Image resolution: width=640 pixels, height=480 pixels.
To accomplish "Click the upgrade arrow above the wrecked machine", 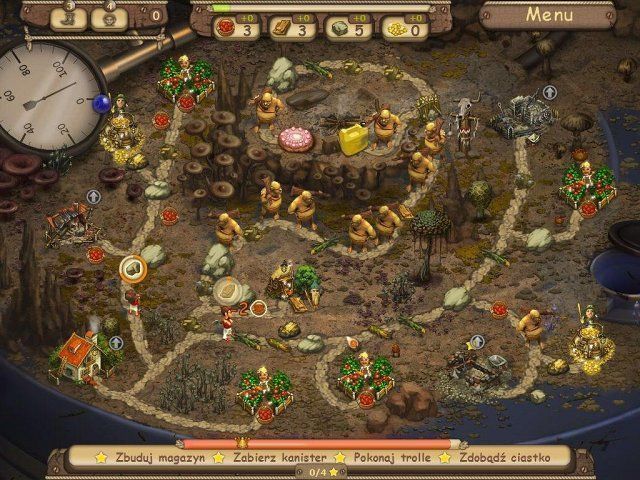I will click(x=549, y=92).
